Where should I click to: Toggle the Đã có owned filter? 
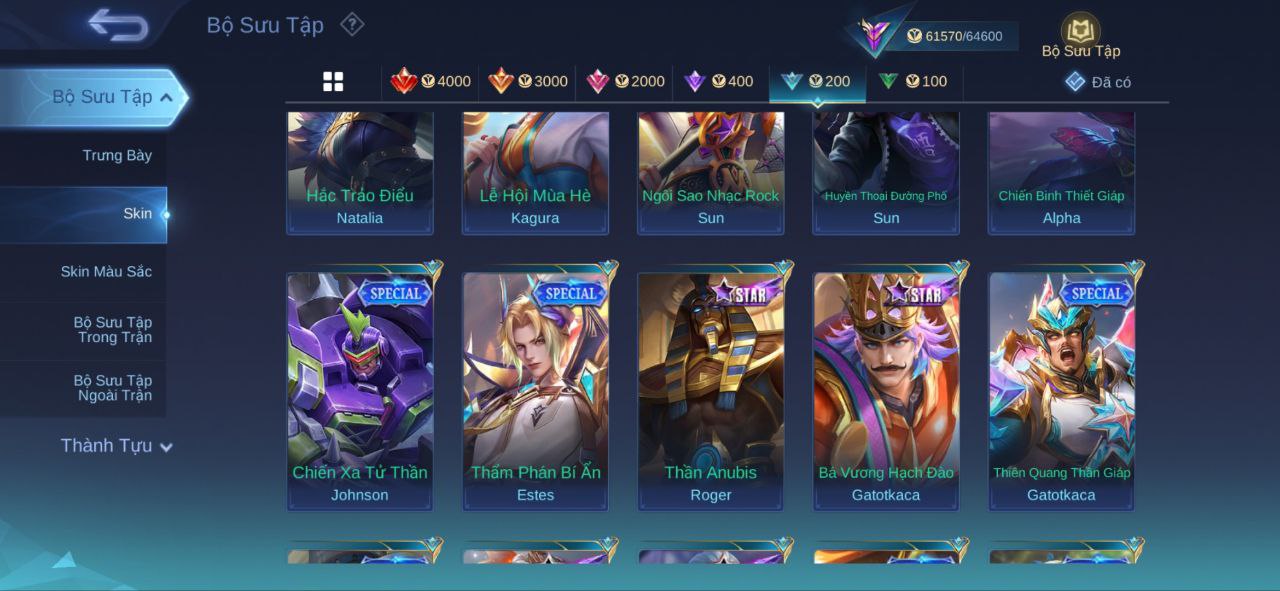point(1098,82)
